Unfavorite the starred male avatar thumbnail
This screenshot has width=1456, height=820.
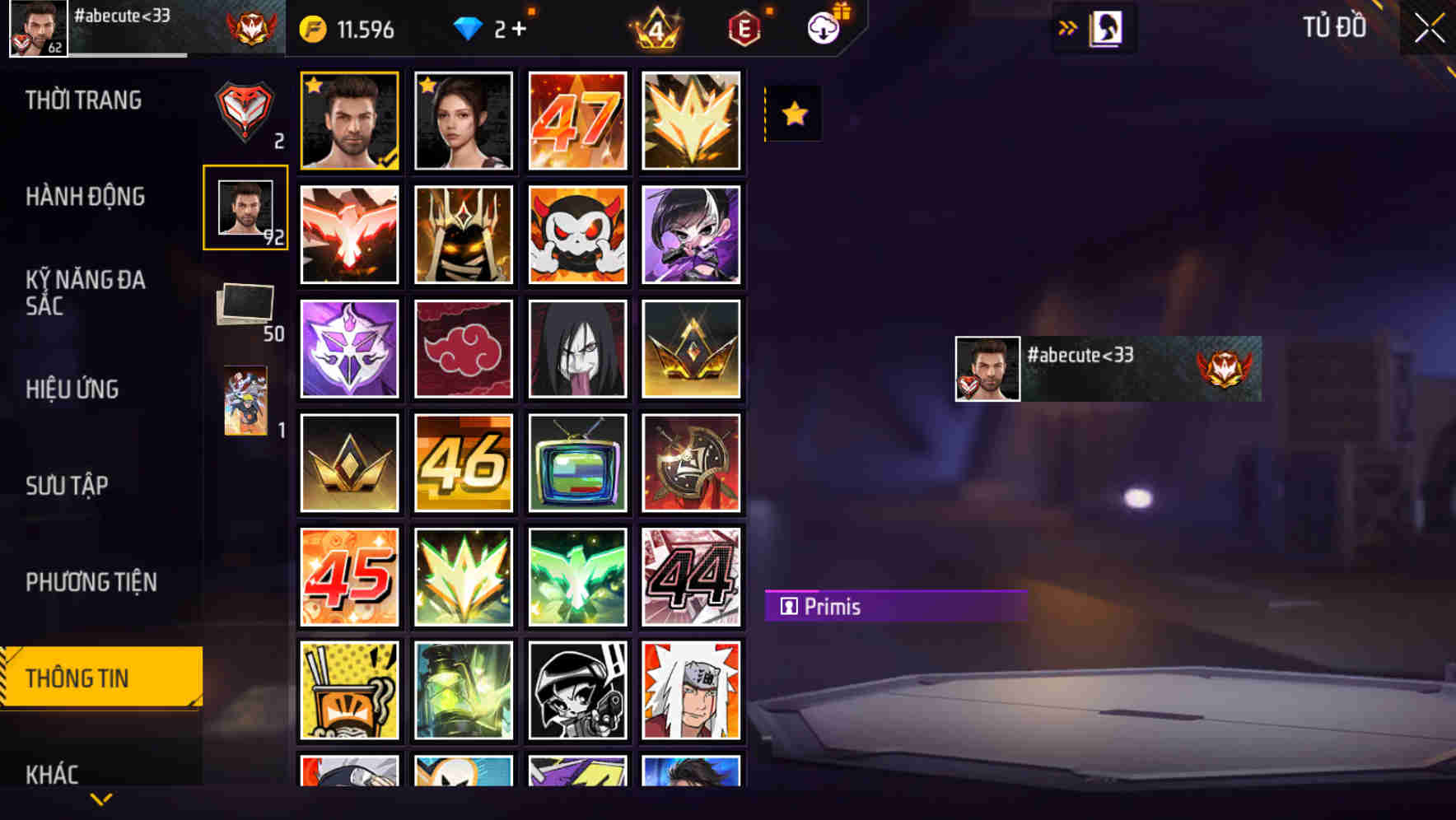coord(315,84)
